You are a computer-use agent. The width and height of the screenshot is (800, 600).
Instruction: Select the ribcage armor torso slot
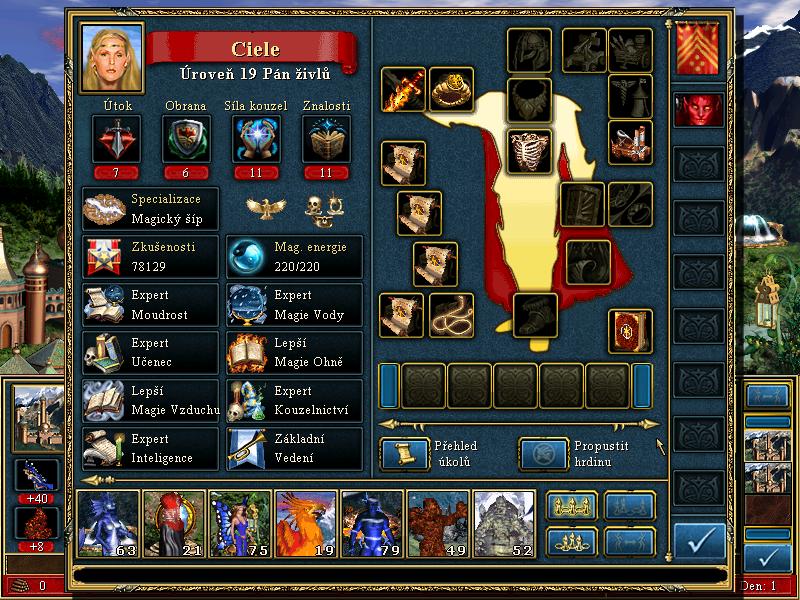coord(529,149)
